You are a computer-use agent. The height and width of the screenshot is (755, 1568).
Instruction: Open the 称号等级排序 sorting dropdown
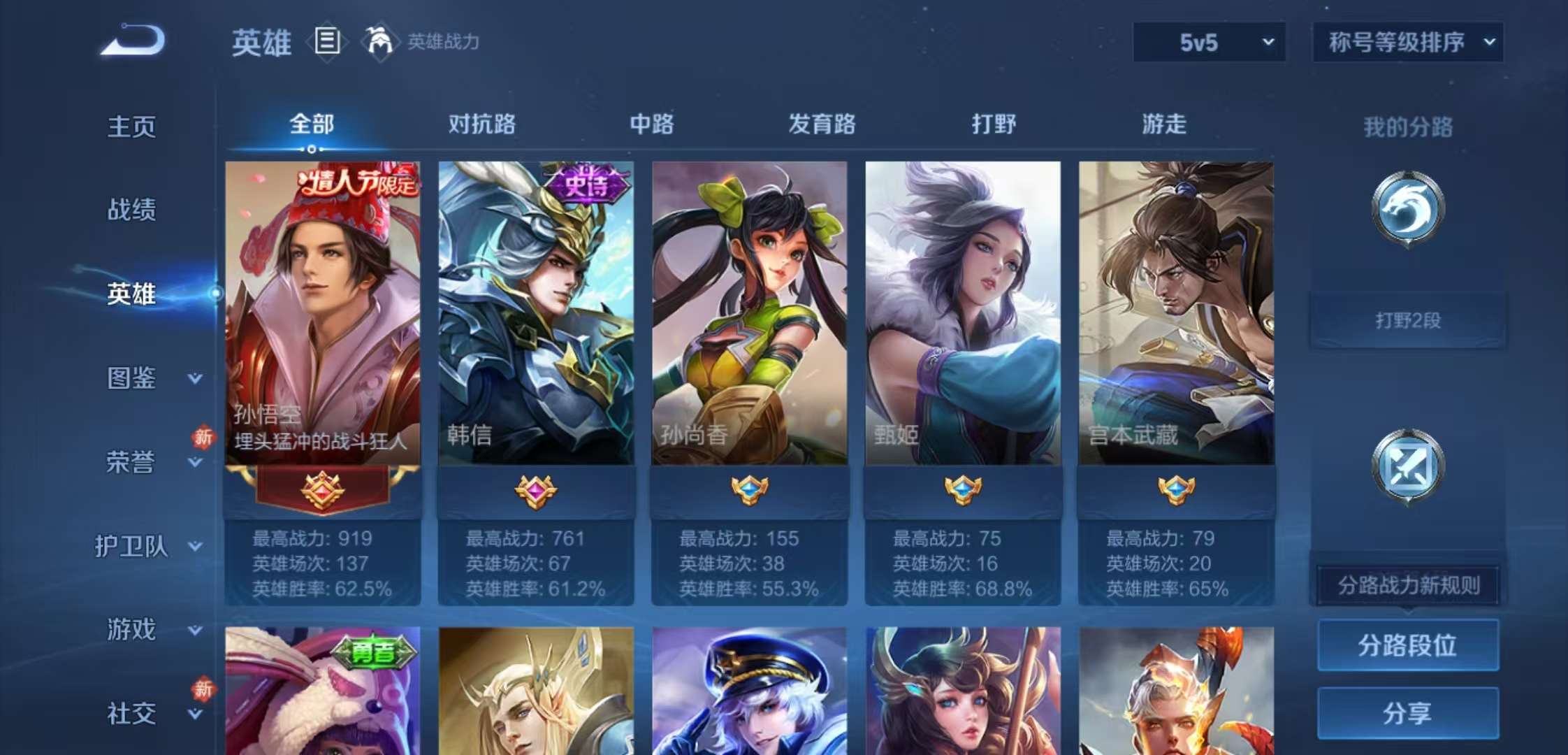(x=1408, y=42)
